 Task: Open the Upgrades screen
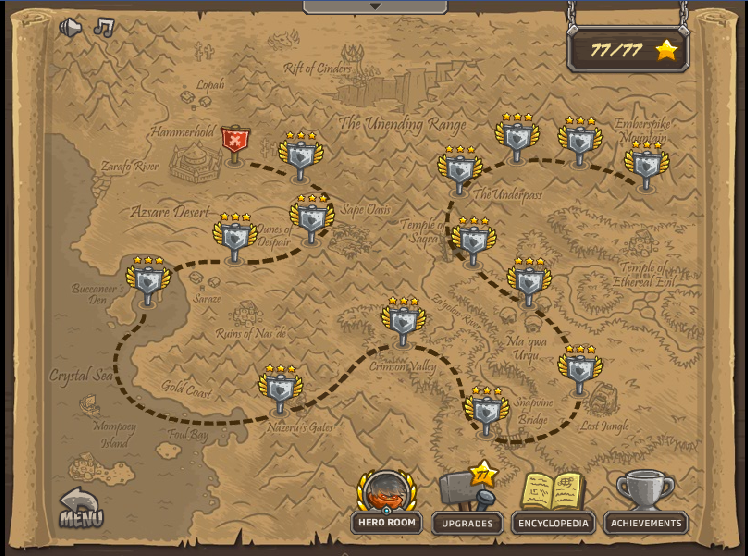click(x=467, y=500)
